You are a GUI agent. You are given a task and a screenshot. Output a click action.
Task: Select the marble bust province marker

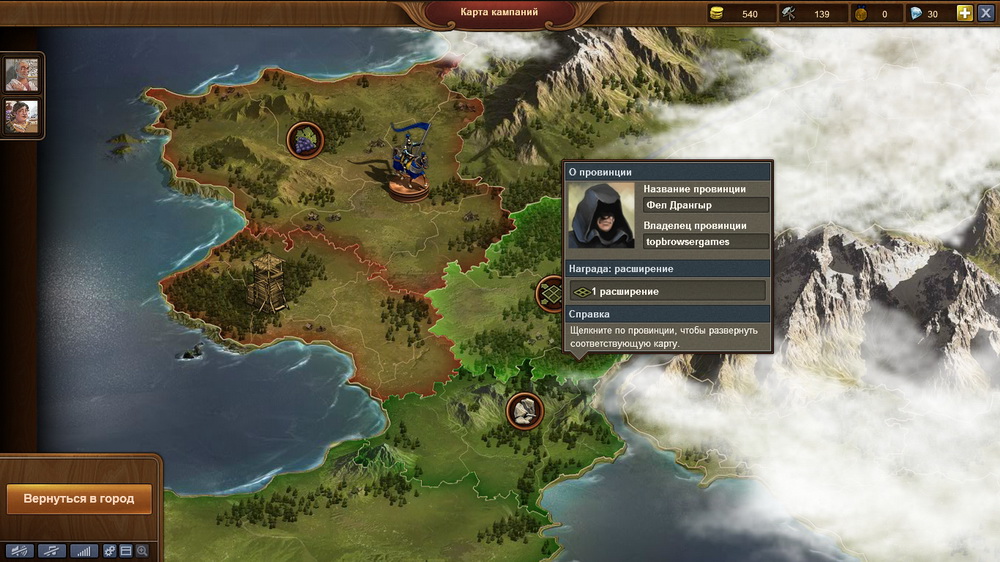[524, 409]
